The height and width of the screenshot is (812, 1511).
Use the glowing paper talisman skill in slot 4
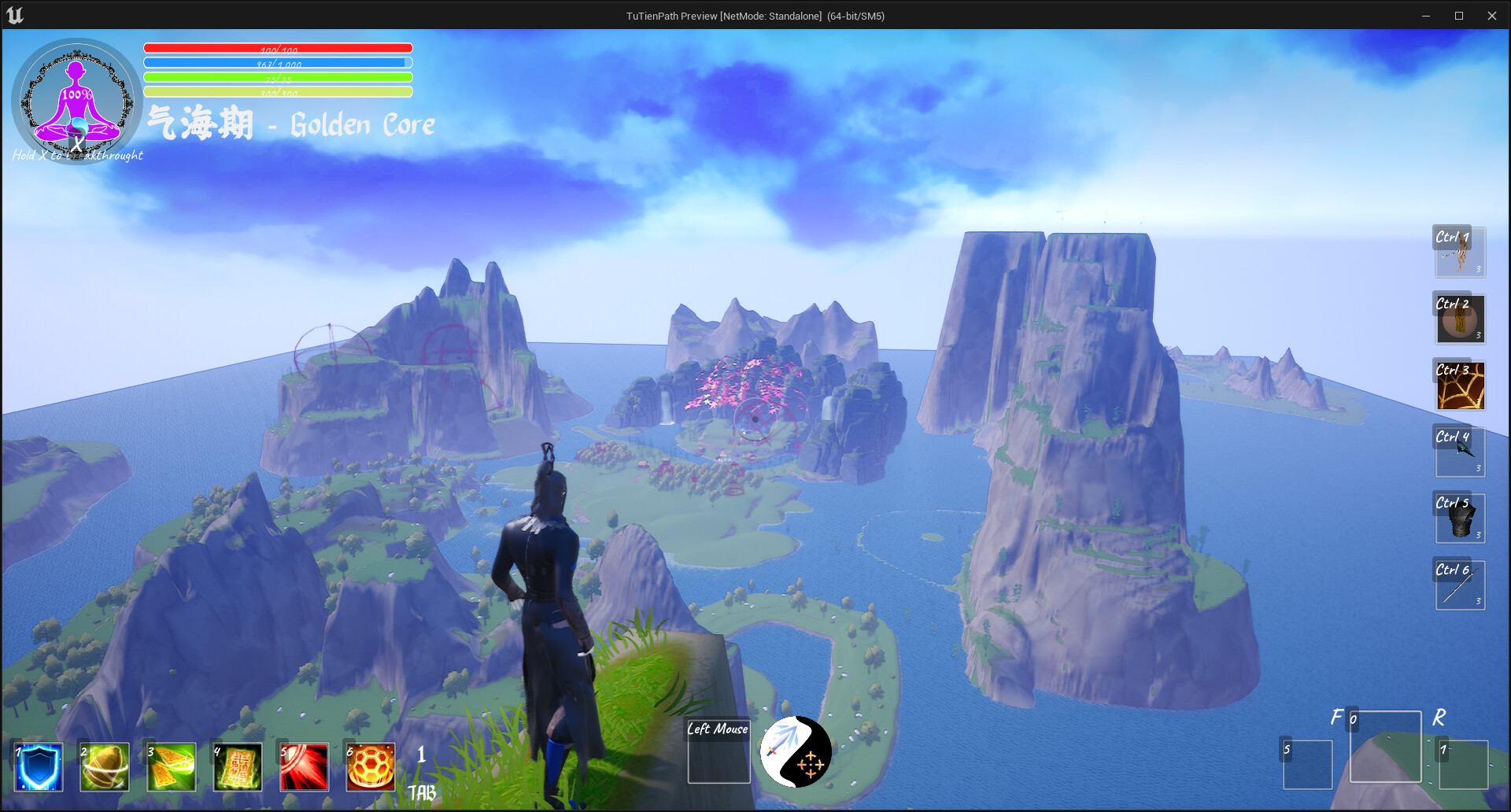coord(237,767)
